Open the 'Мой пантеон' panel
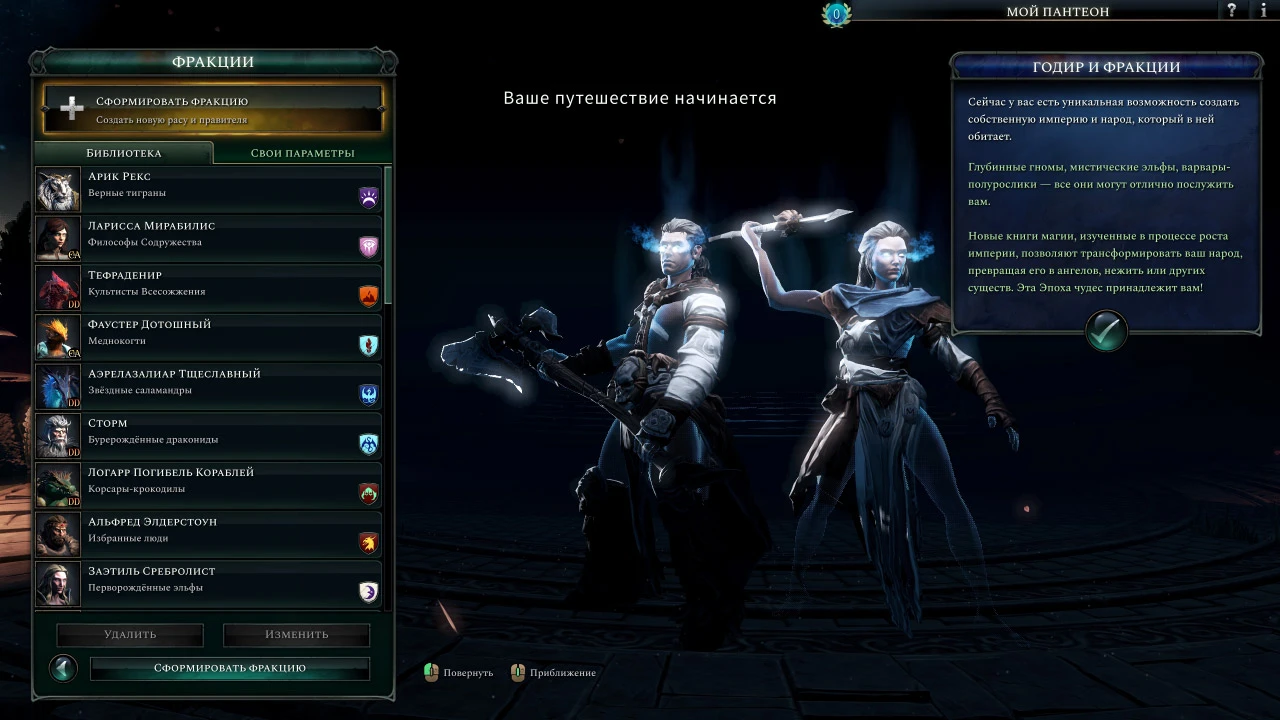Screen dimensions: 1280x720 pos(1057,12)
